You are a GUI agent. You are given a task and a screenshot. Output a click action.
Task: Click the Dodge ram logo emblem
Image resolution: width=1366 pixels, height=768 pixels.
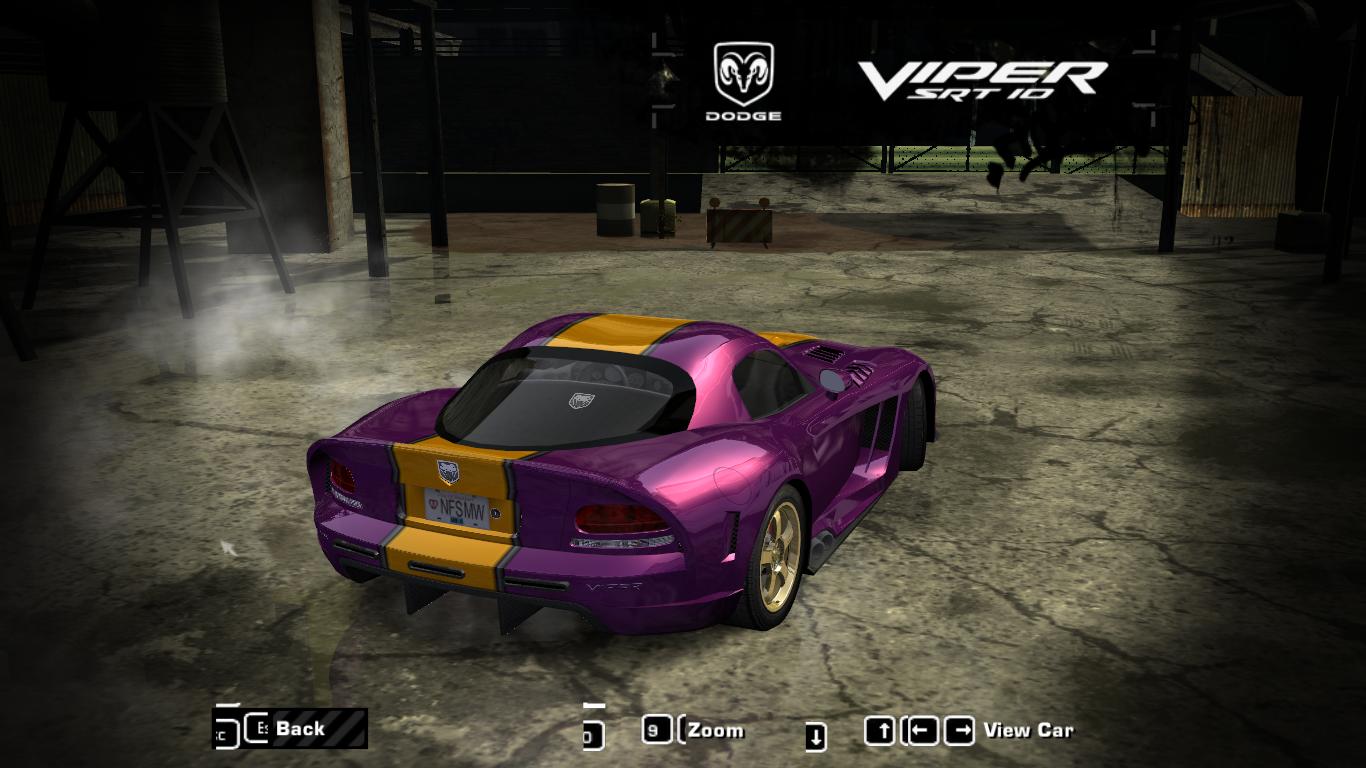pos(743,75)
